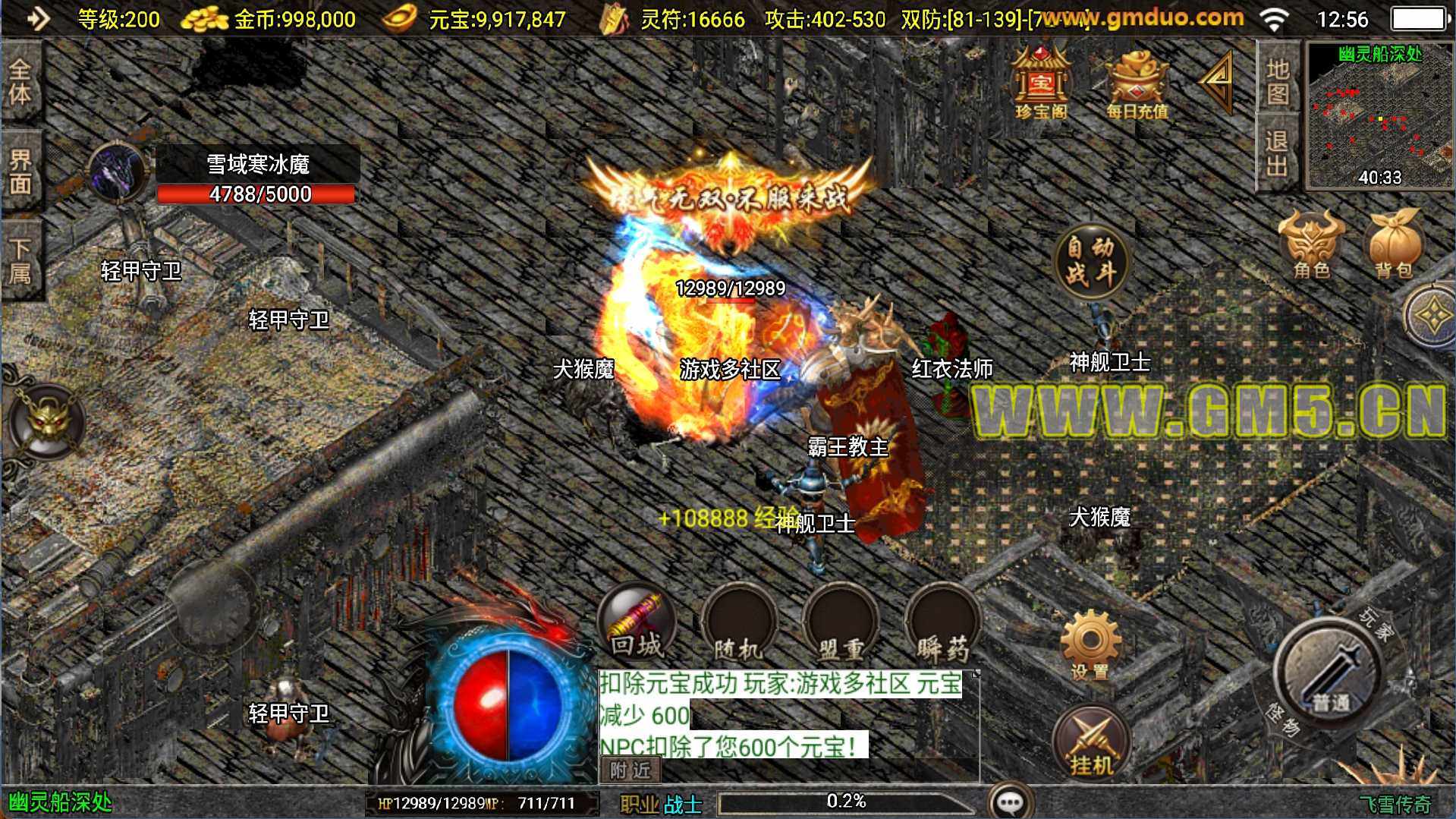The width and height of the screenshot is (1456, 819).
Task: Select the 雪域寒冰魔 target portrait
Action: tap(118, 173)
